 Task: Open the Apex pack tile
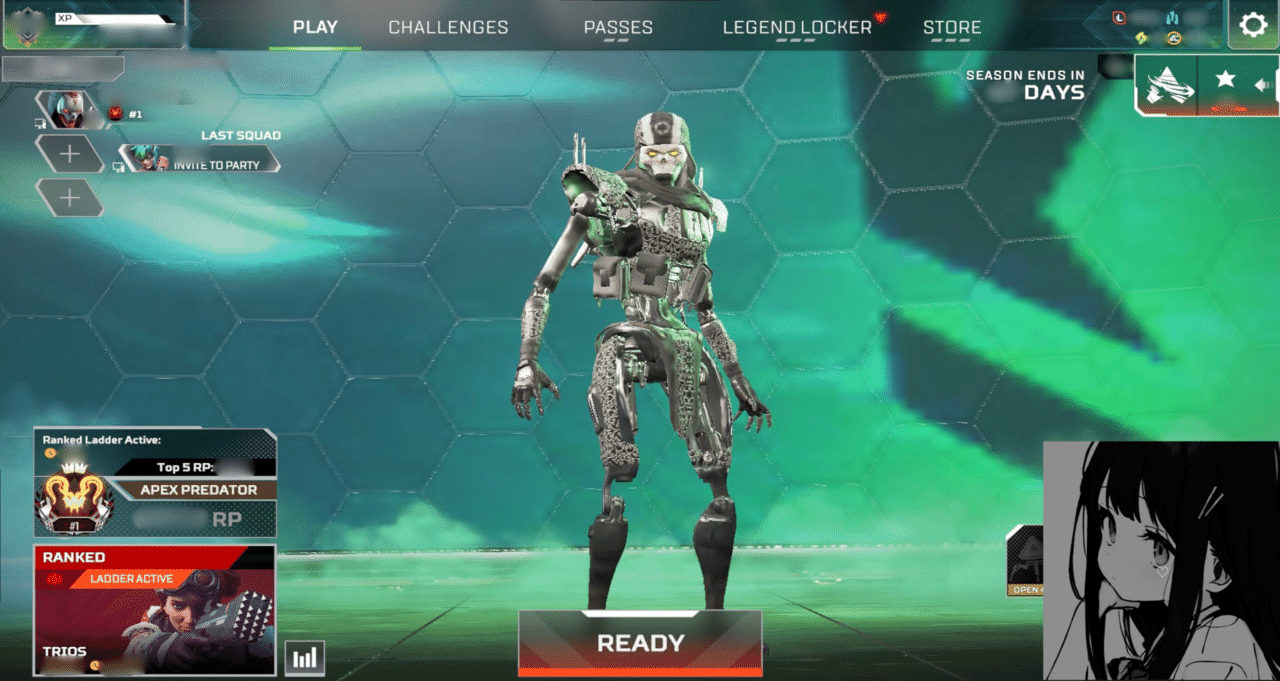tap(1024, 561)
